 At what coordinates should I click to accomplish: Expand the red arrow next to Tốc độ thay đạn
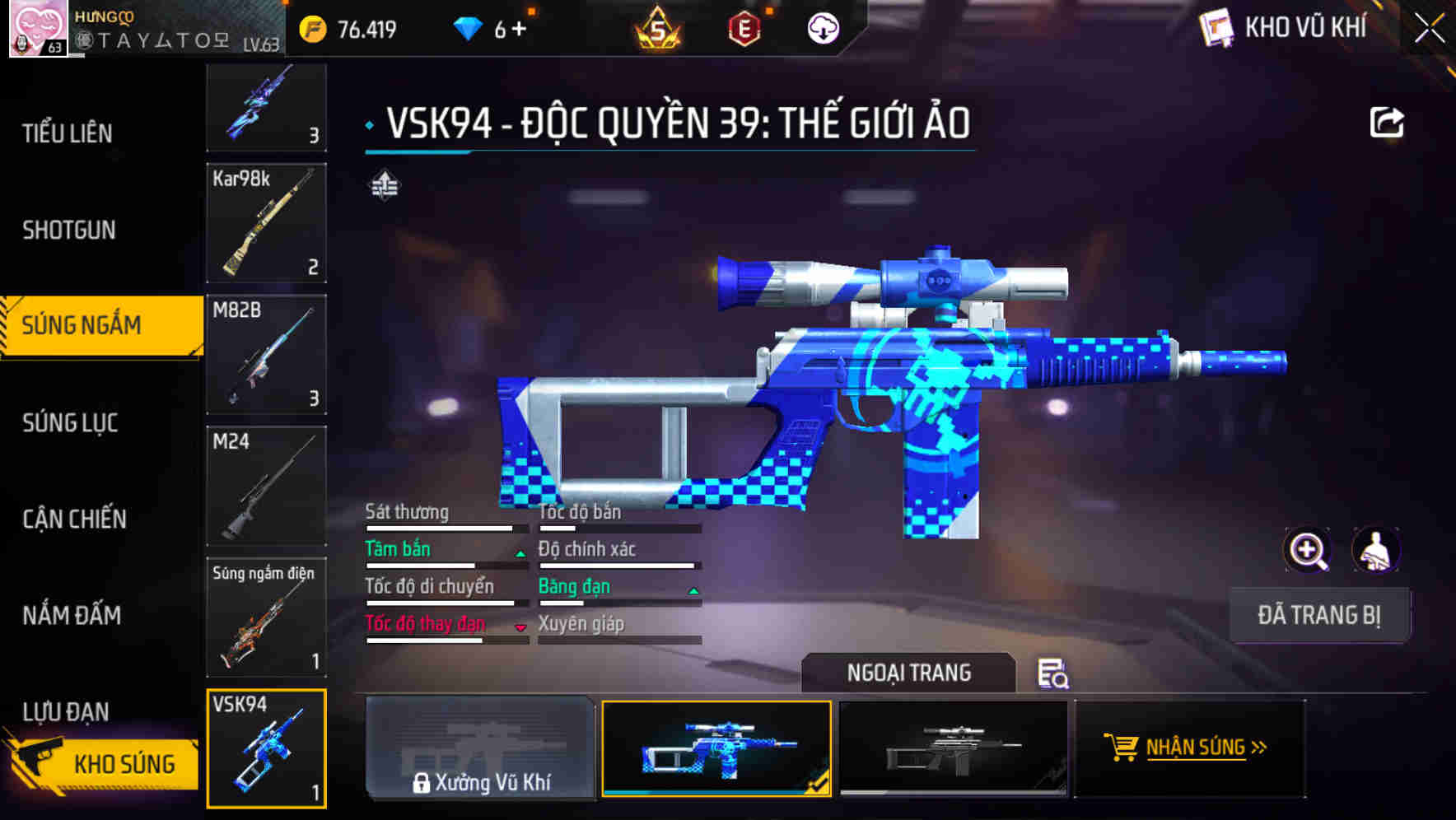click(520, 628)
